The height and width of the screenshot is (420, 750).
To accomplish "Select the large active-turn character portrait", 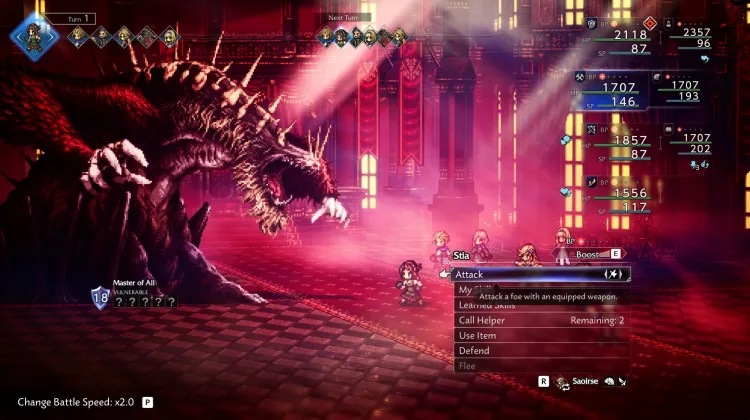I will (32, 35).
